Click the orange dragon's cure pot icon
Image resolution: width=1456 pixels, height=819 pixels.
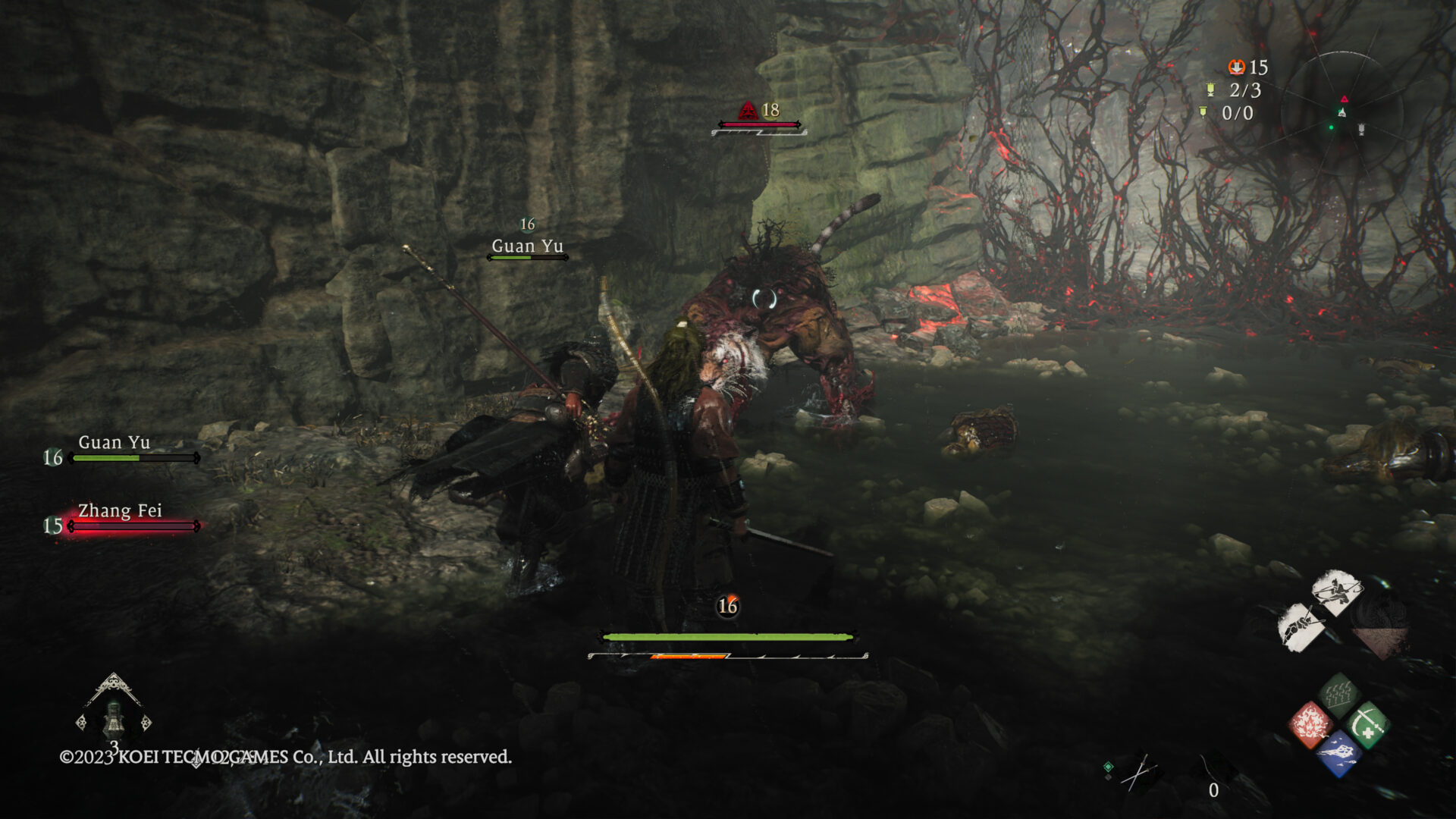point(1237,66)
